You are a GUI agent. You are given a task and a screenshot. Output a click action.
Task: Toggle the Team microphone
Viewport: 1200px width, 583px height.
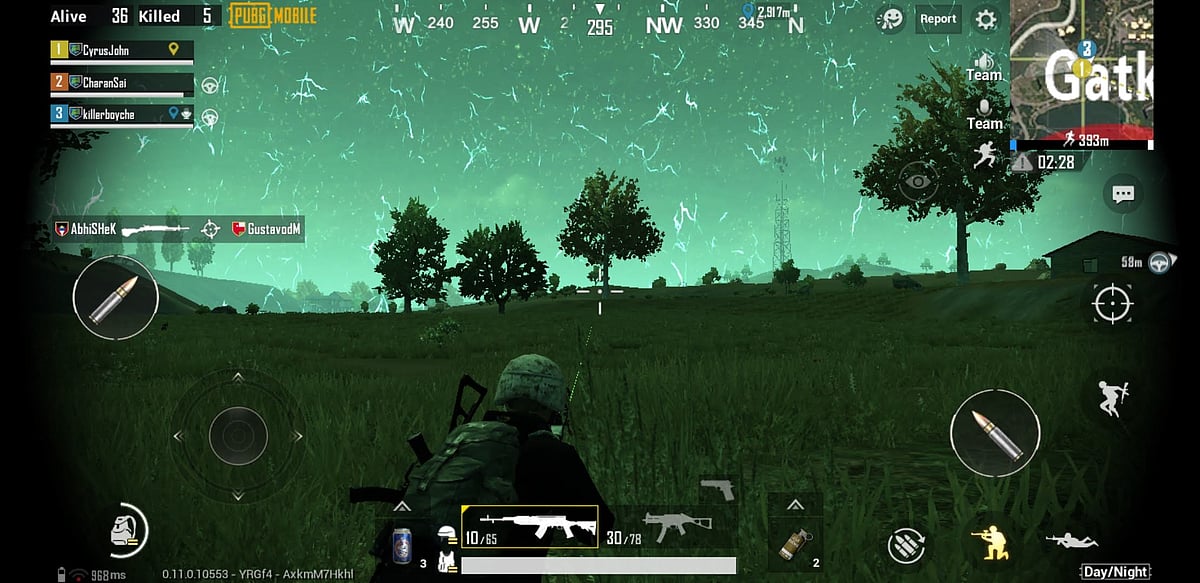[984, 113]
